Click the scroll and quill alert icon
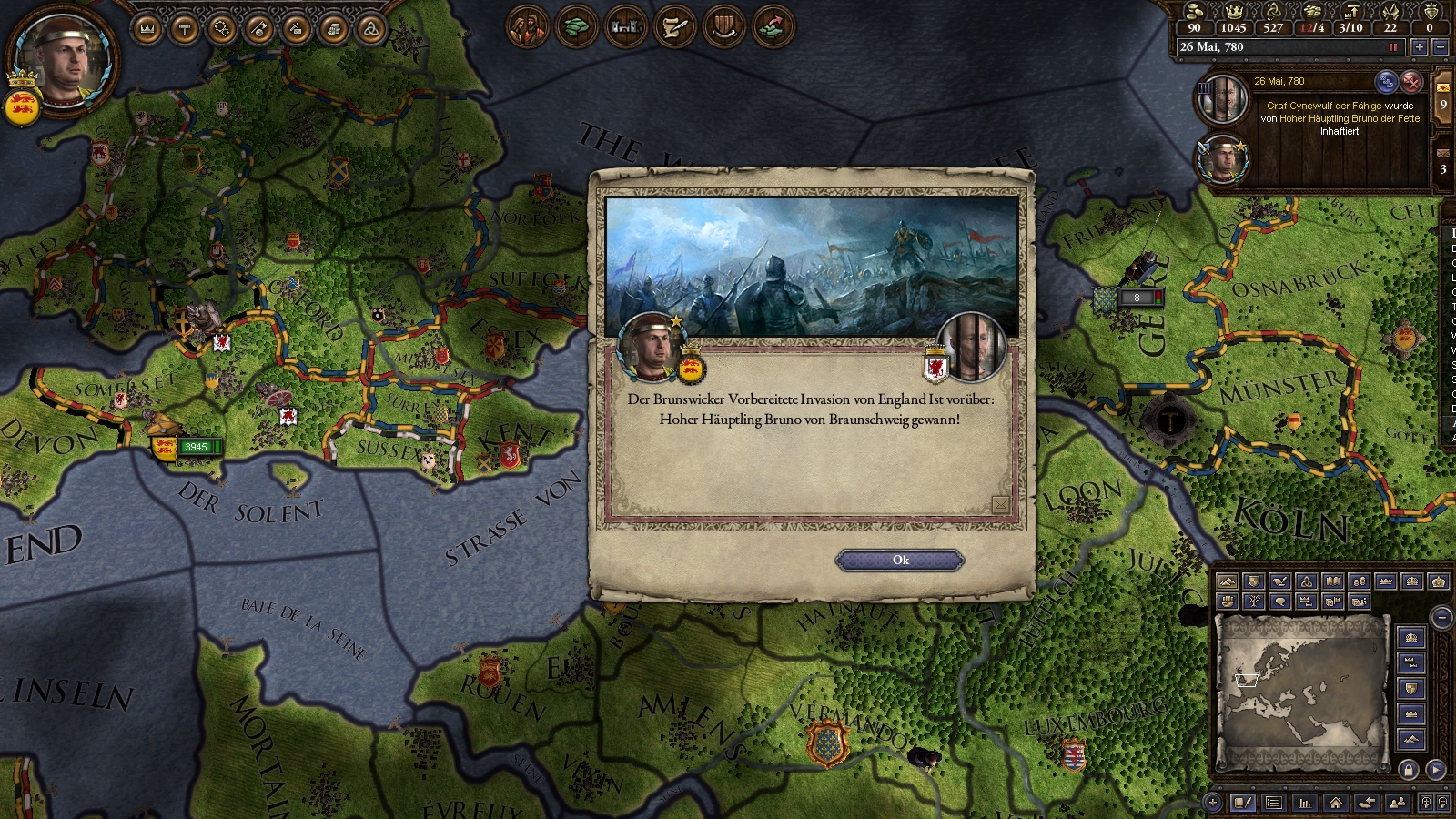 (674, 26)
